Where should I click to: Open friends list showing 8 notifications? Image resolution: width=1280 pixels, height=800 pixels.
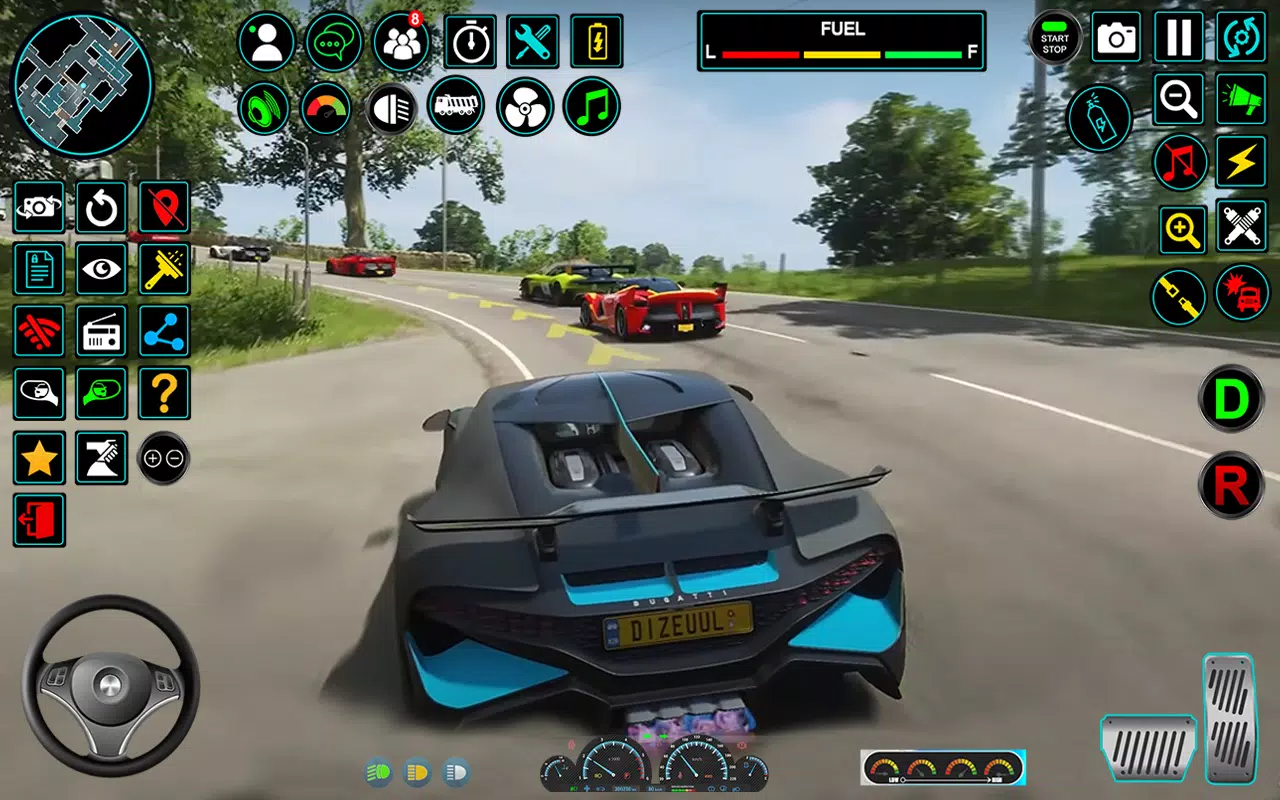(401, 41)
